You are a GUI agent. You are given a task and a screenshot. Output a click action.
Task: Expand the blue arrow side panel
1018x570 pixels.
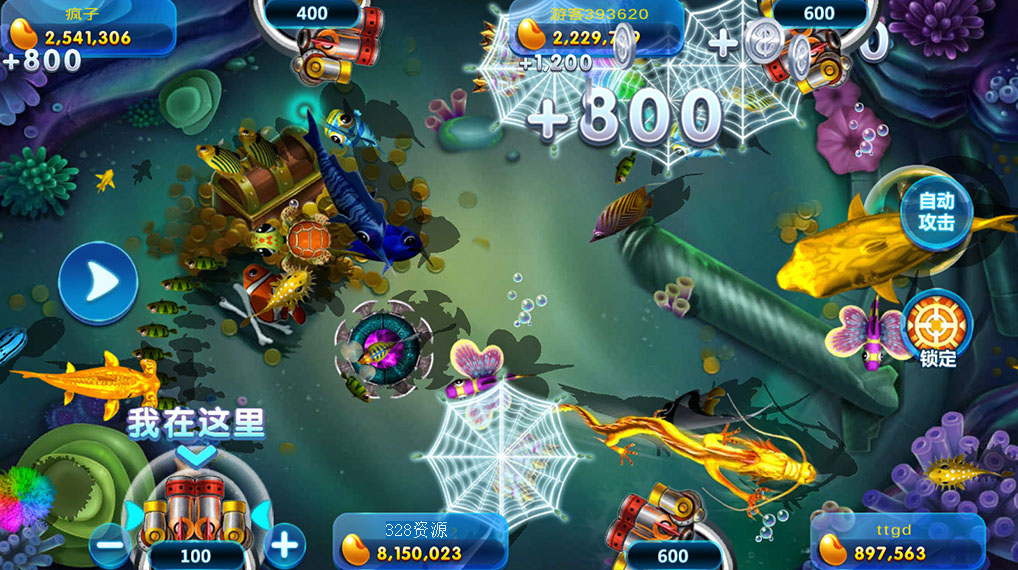pyautogui.click(x=98, y=283)
